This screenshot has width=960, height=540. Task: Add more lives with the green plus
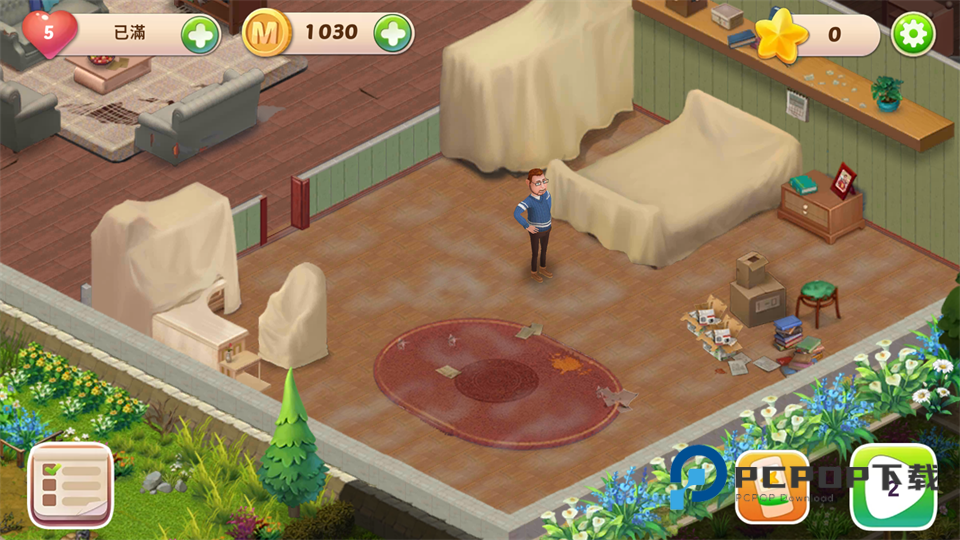200,36
